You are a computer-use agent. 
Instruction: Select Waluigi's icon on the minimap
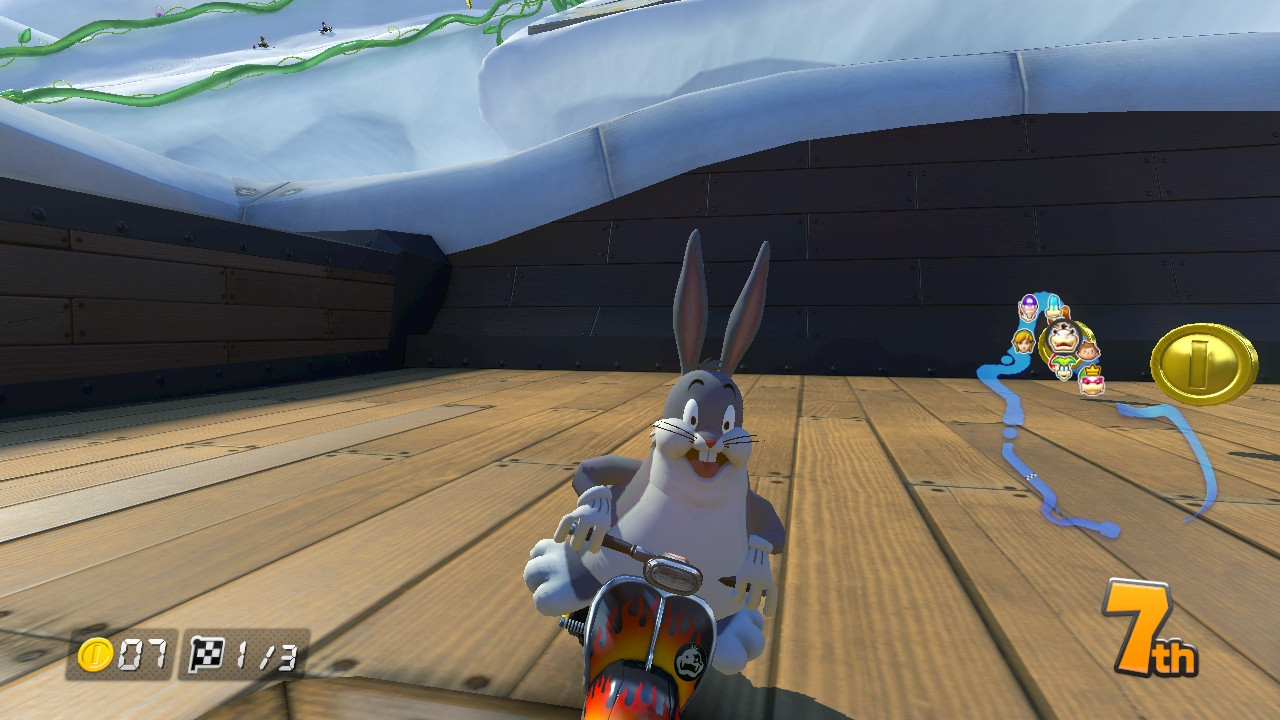click(x=1029, y=307)
